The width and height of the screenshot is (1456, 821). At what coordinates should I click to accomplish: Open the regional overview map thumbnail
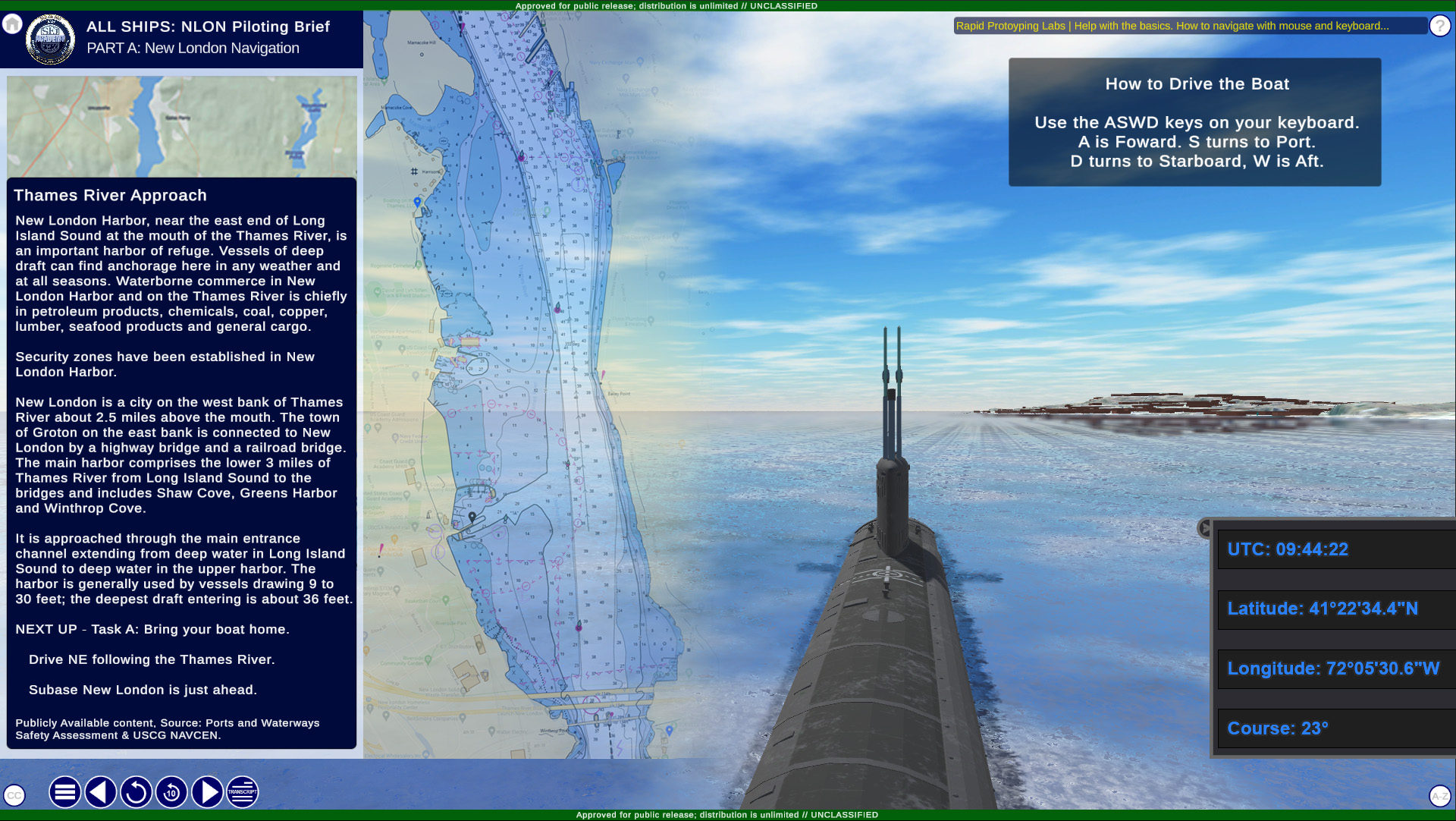click(182, 126)
